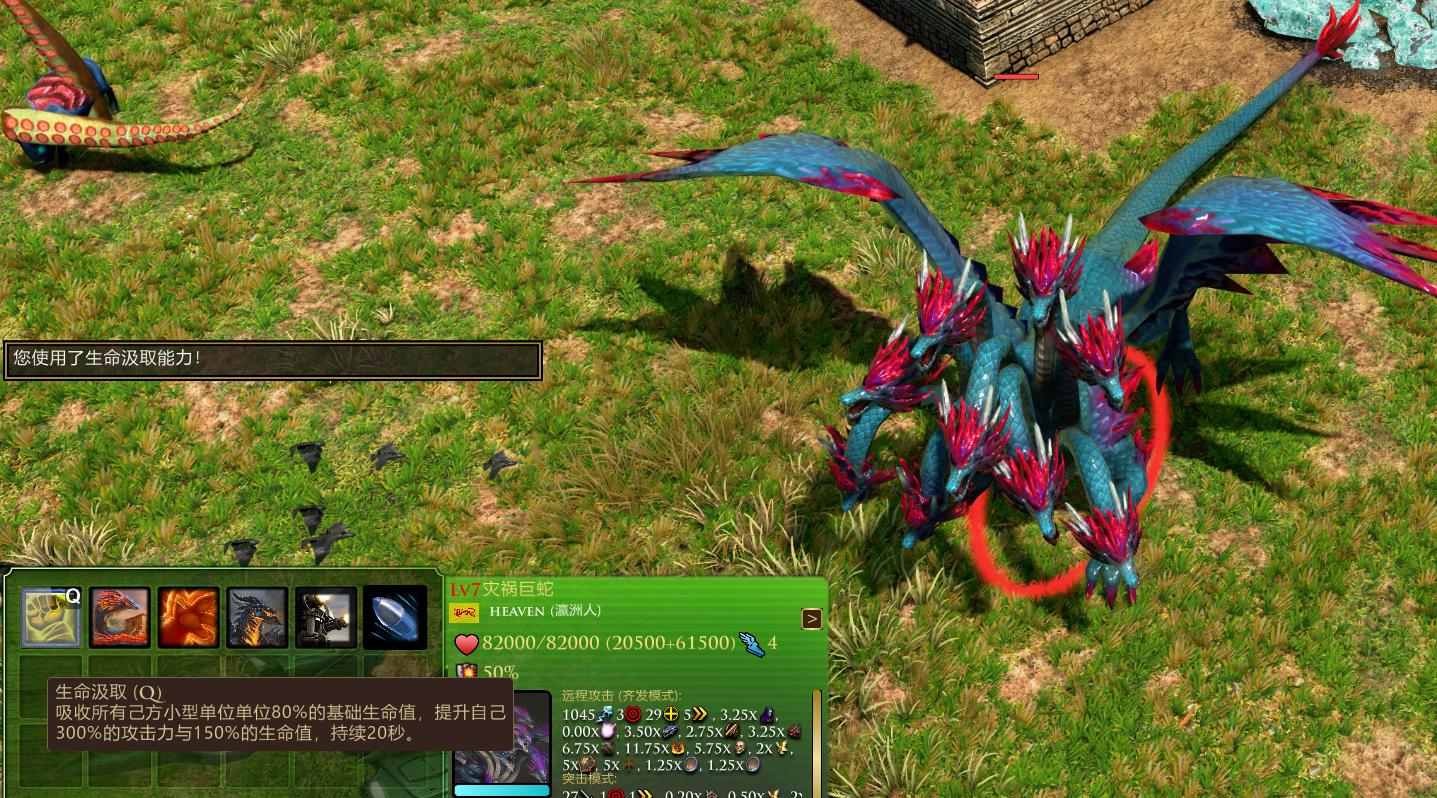The width and height of the screenshot is (1437, 798).
Task: Expand the unit info panel arrow
Action: 812,619
